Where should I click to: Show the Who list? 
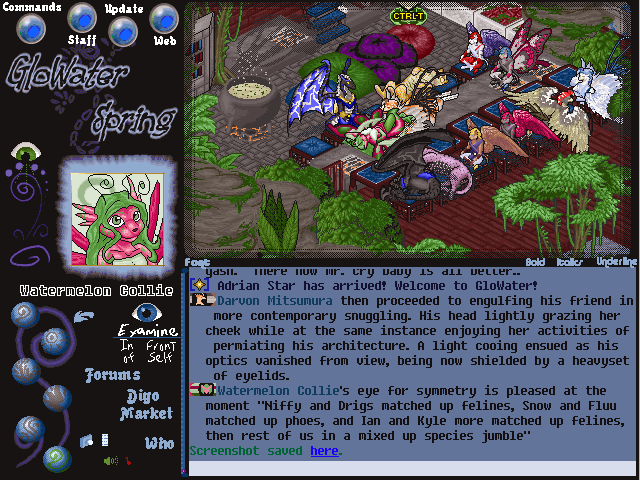click(x=159, y=443)
